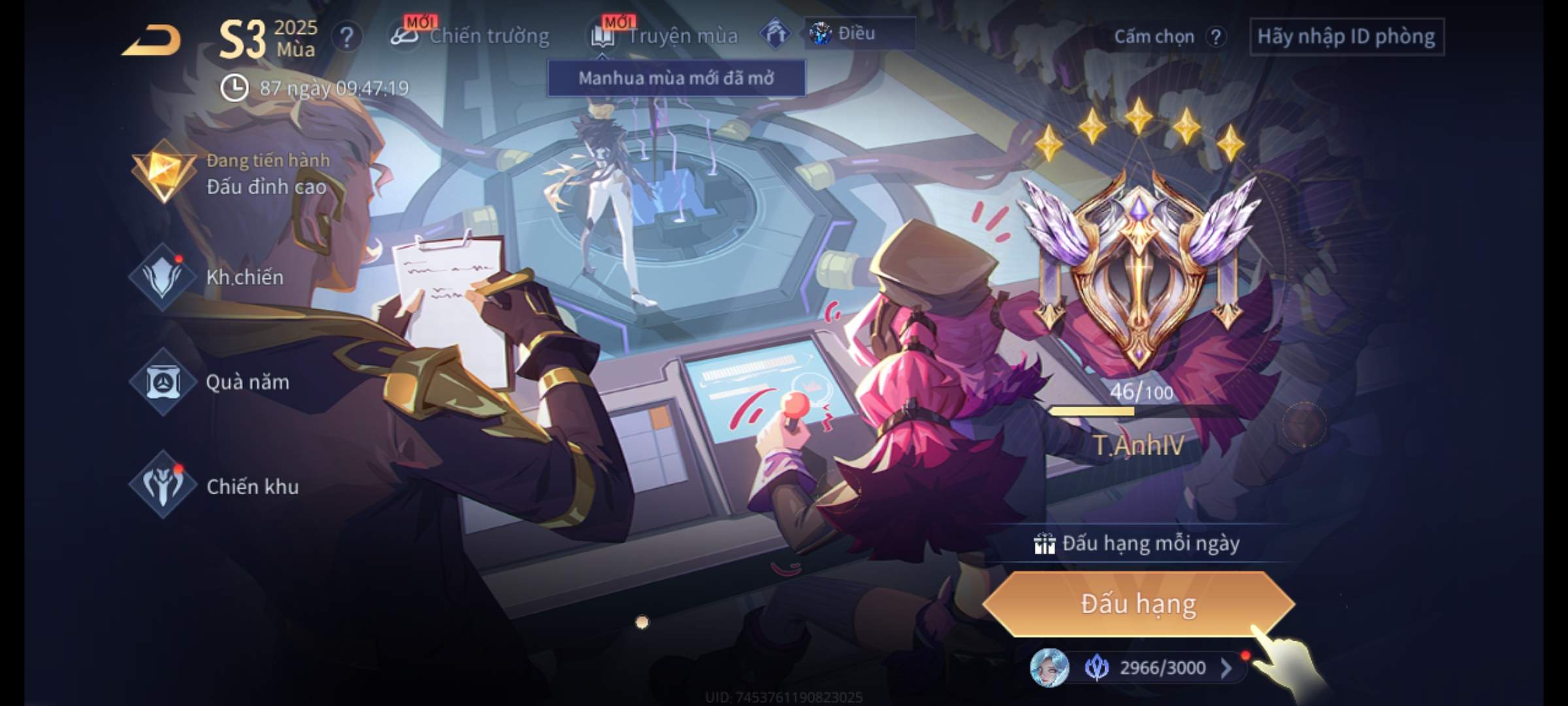Start a ranked match with Đấu hạng

[1138, 604]
